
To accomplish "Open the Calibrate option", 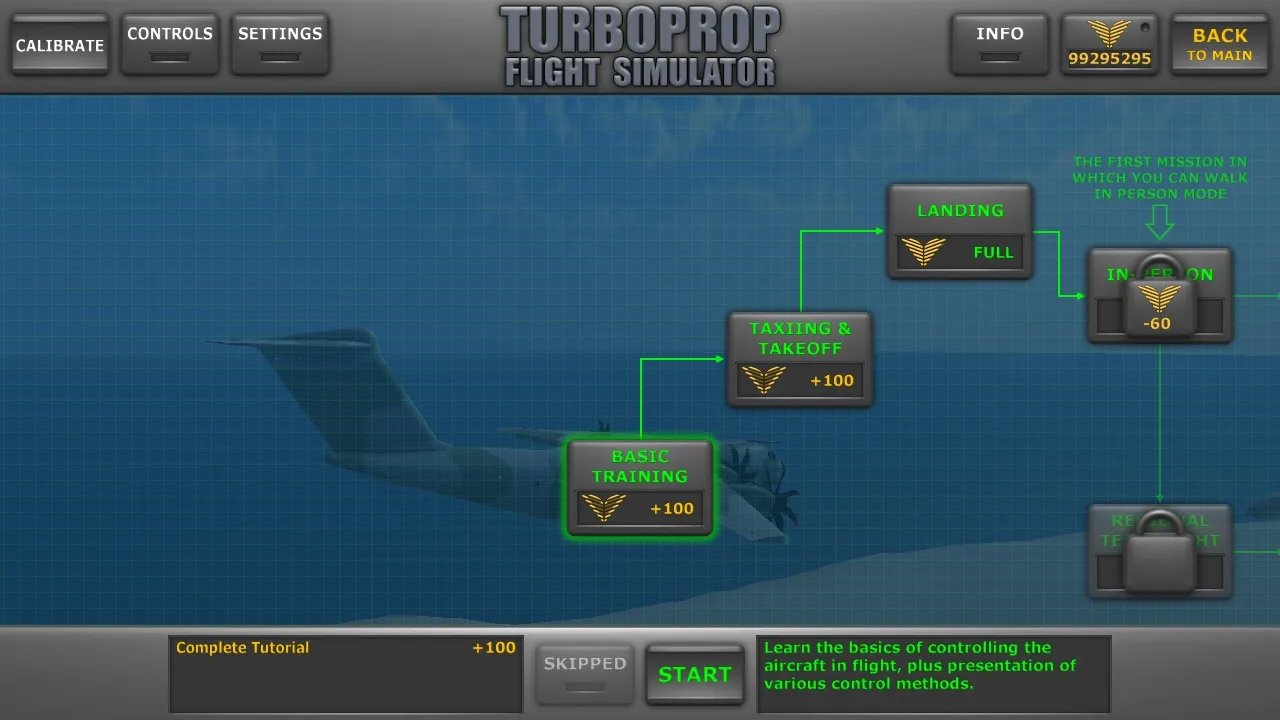I will (60, 45).
